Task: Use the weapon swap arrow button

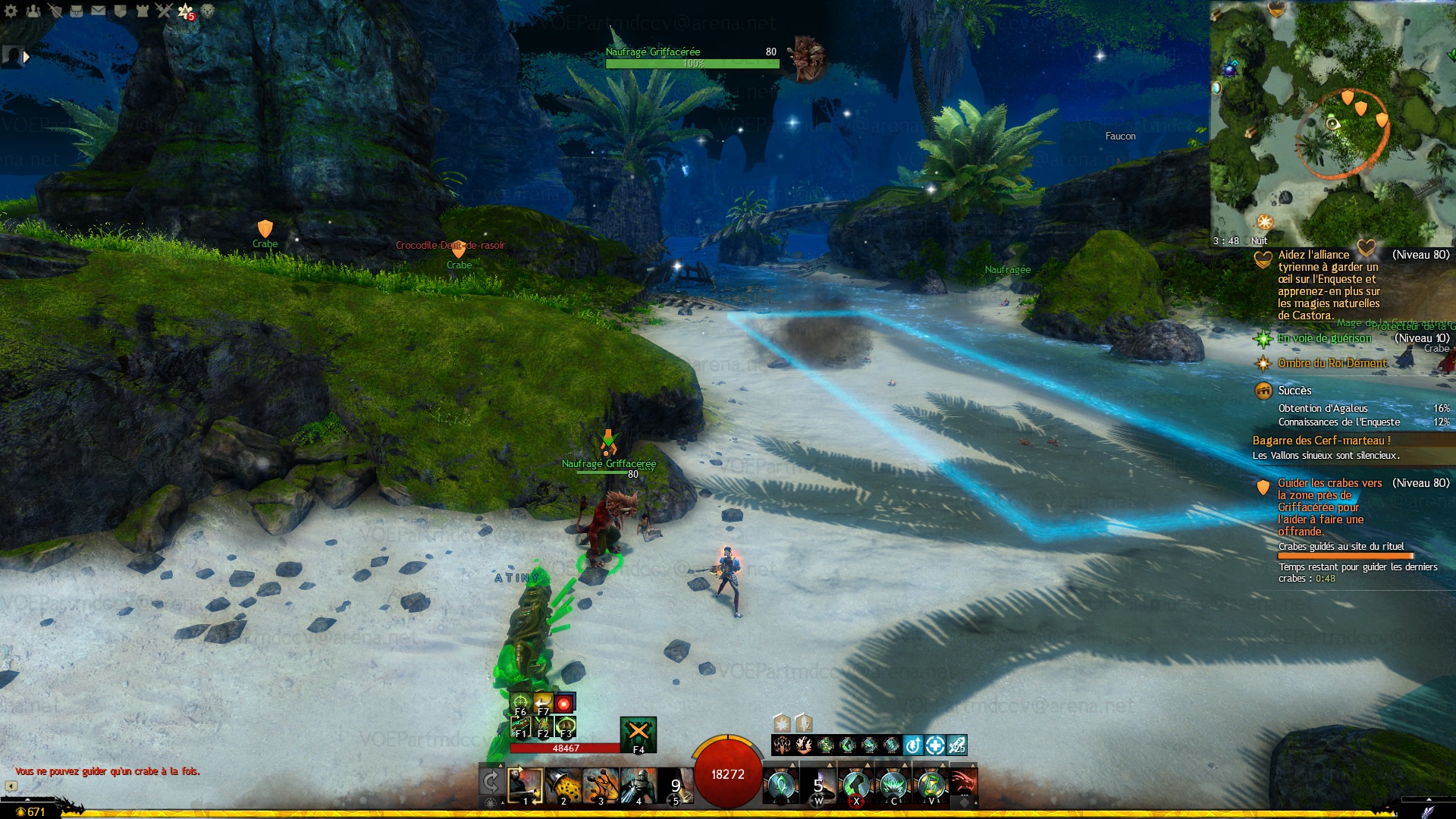Action: (x=491, y=782)
